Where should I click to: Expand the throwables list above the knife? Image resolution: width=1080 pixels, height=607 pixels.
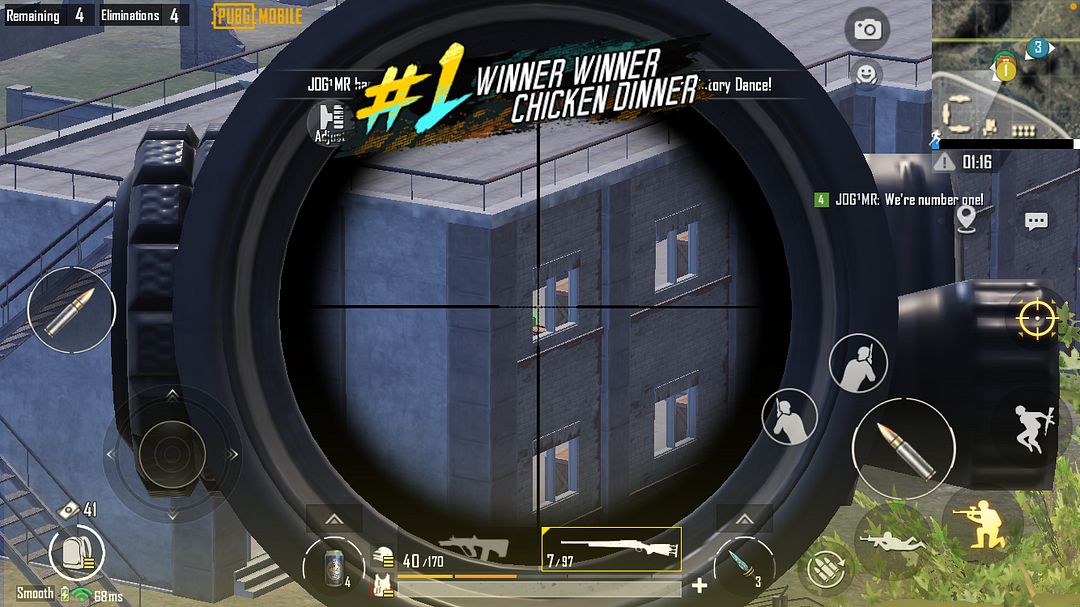(x=744, y=519)
